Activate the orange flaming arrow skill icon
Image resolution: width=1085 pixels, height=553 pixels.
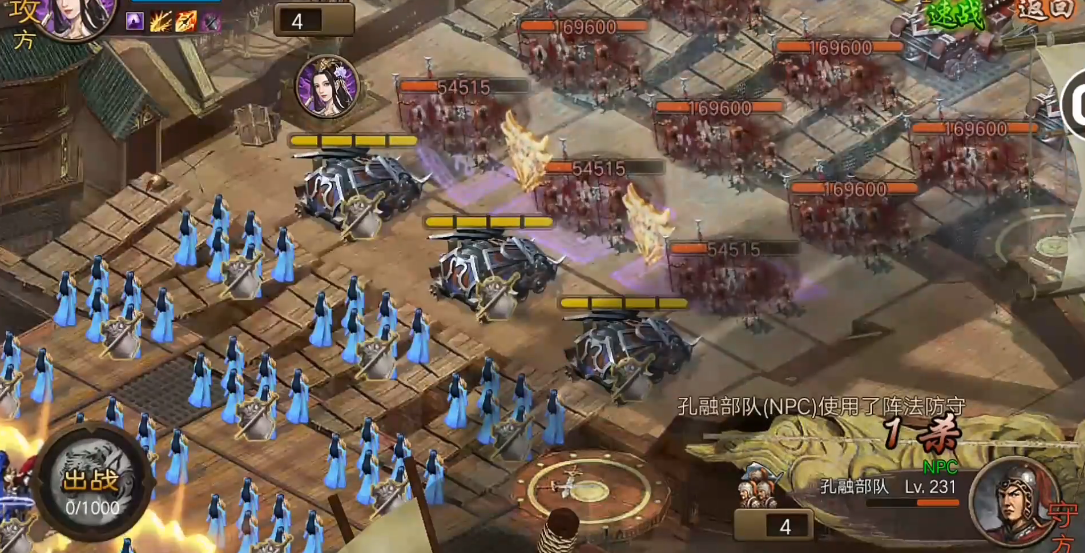pos(186,21)
